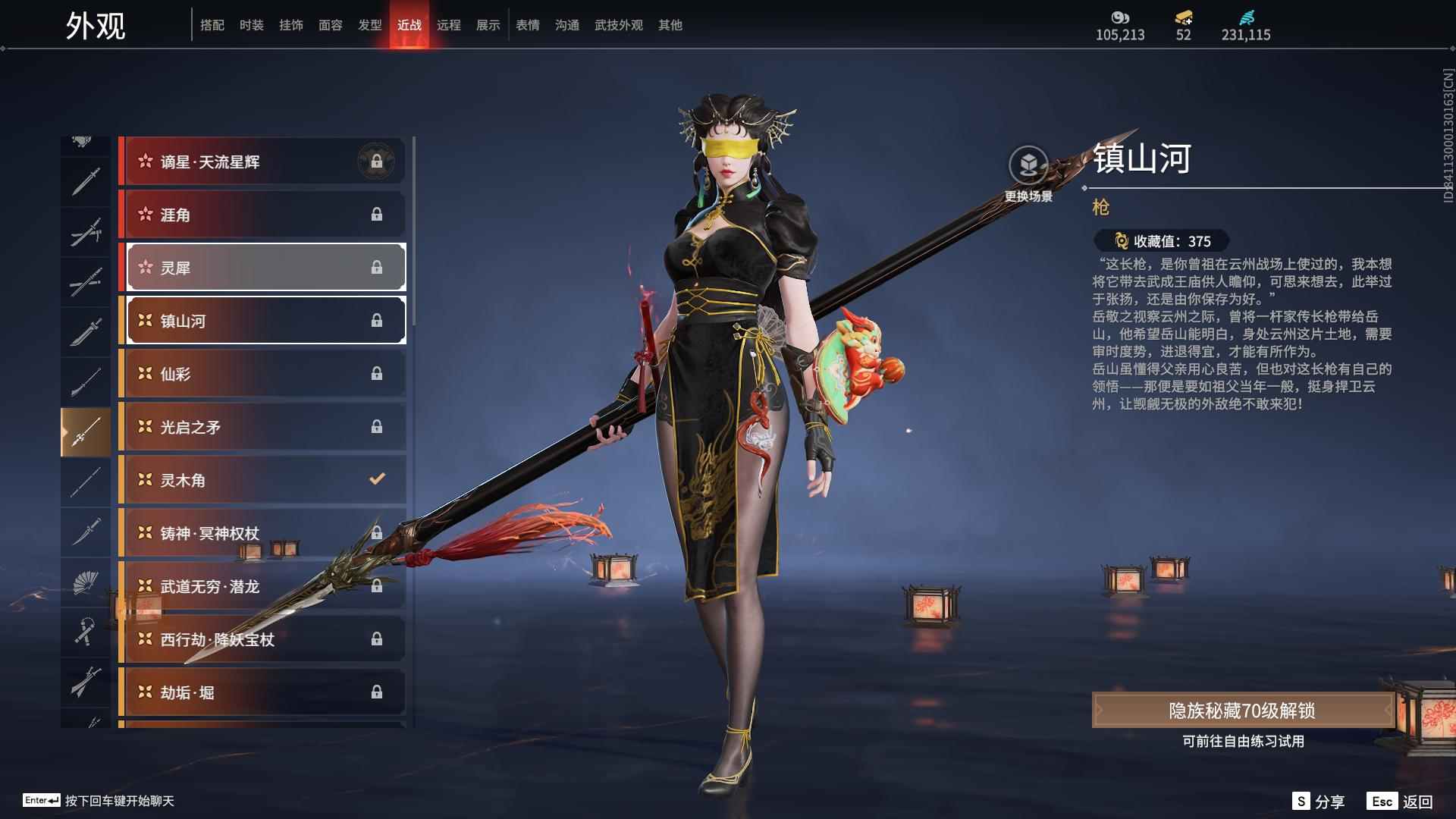Open the 远程 weapons tab

(448, 25)
